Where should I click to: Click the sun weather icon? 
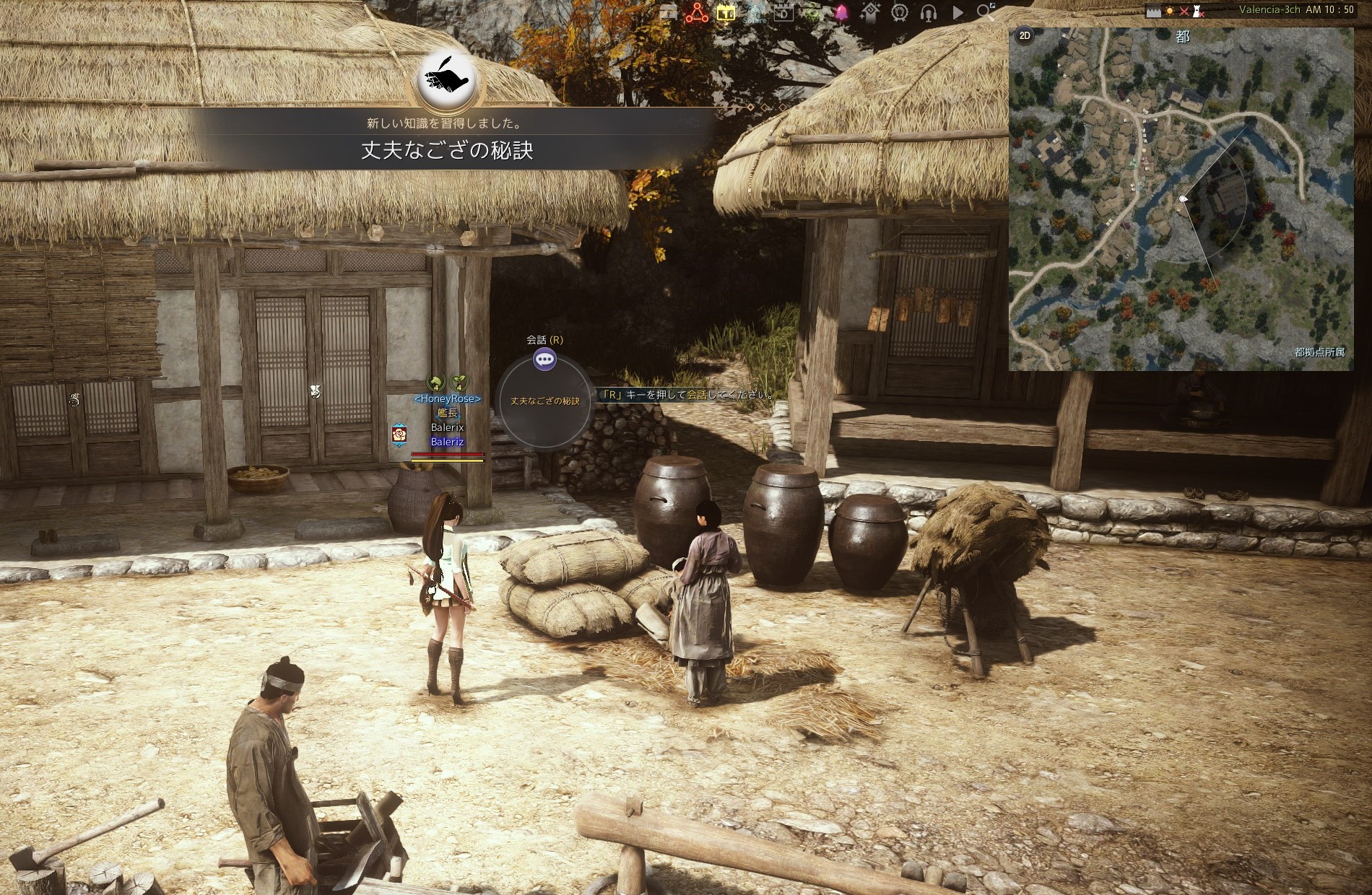click(x=1168, y=11)
